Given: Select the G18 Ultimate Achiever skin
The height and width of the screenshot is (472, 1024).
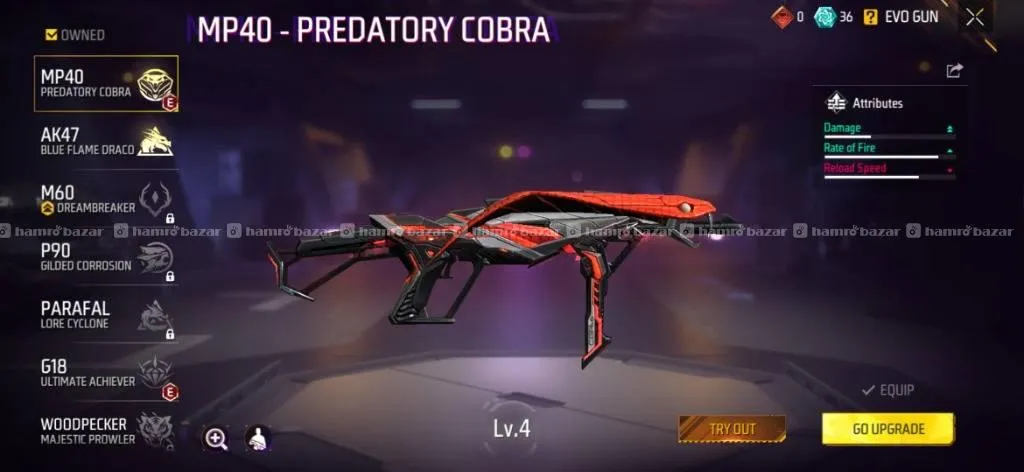Looking at the screenshot, I should coord(106,373).
